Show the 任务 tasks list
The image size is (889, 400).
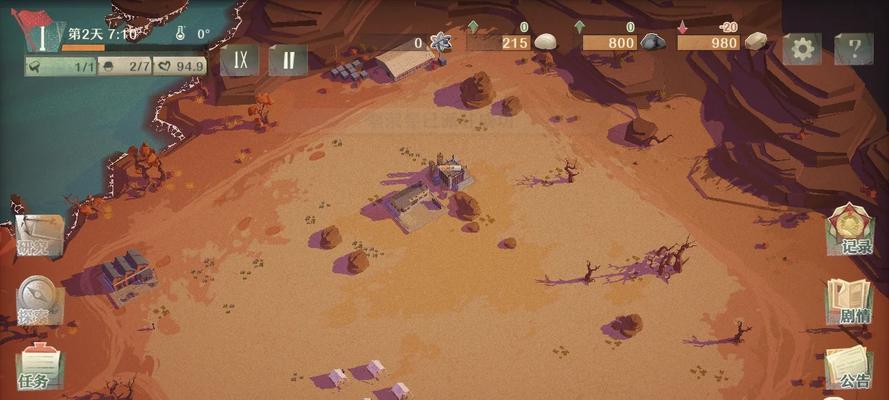pos(38,366)
